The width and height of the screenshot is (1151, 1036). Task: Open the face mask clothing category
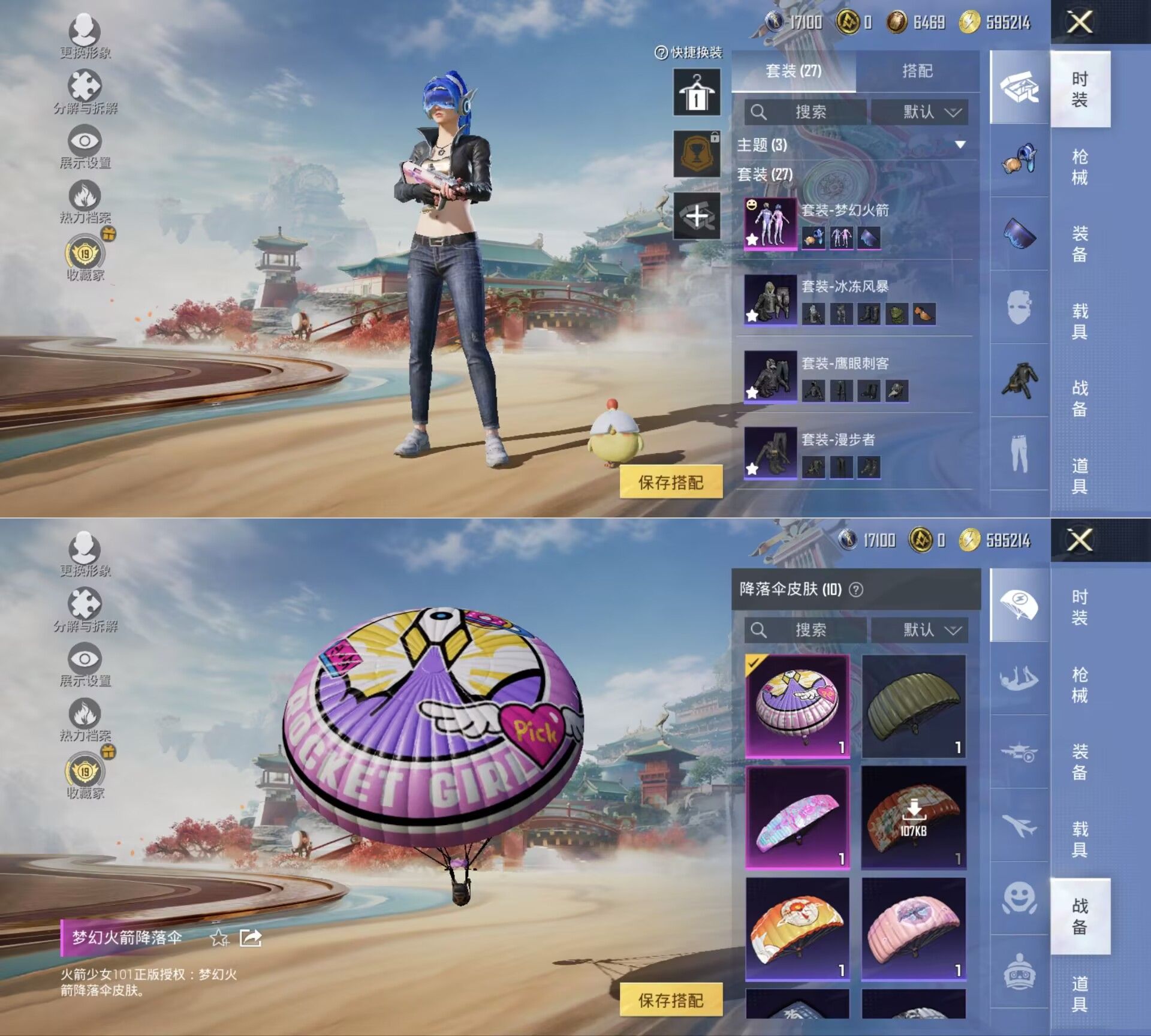coord(1019,307)
